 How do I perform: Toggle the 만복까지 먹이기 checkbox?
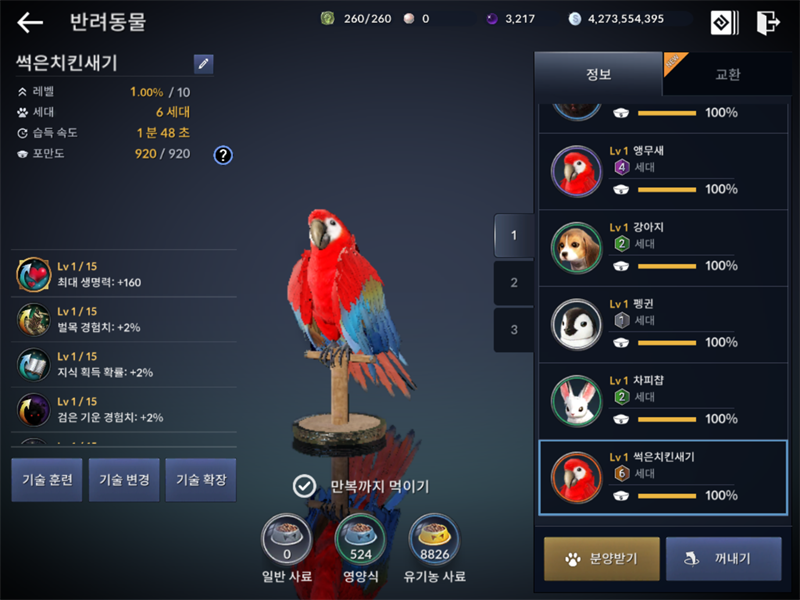[x=304, y=486]
